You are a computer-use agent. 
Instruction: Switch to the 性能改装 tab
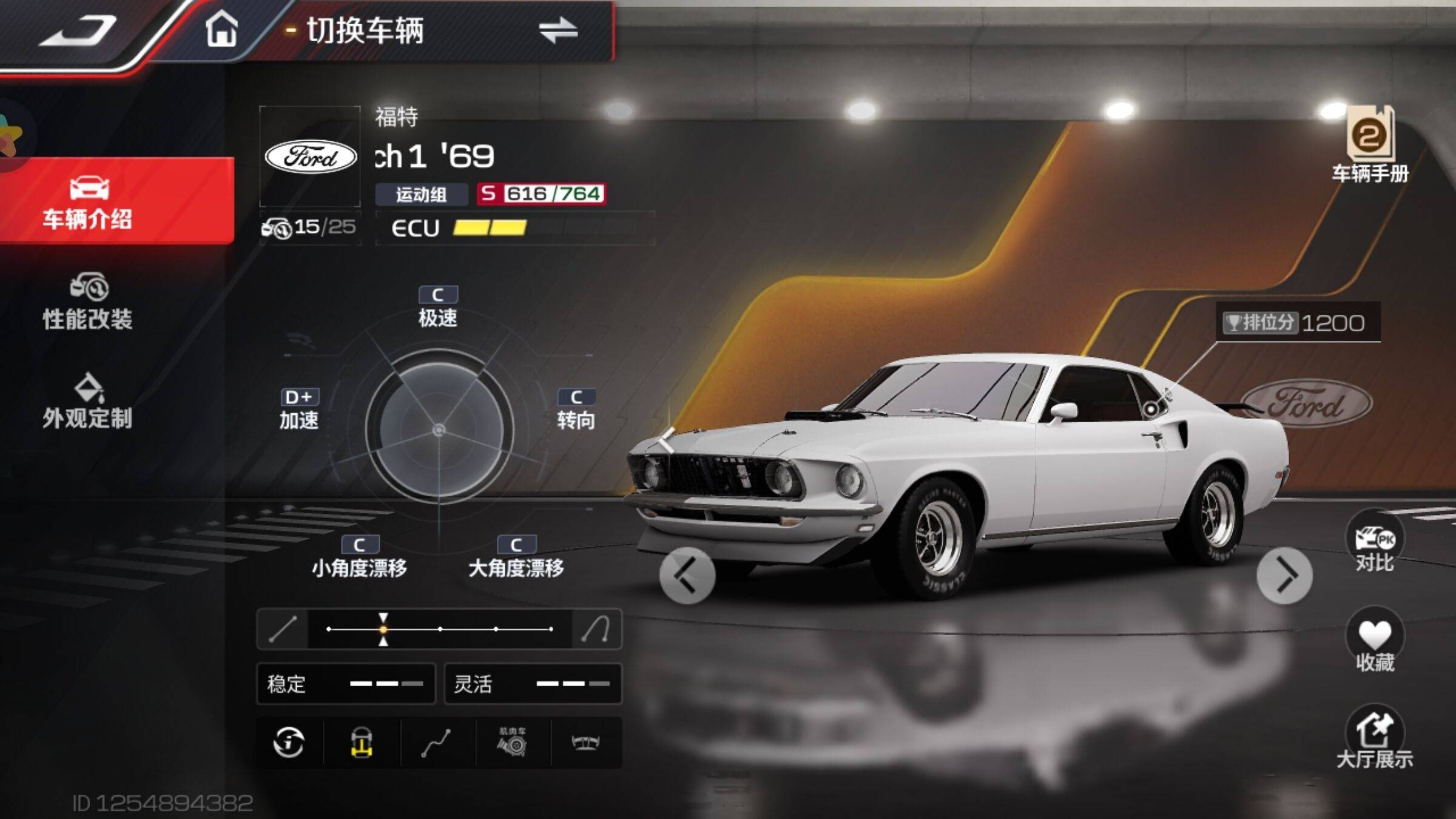tap(88, 302)
